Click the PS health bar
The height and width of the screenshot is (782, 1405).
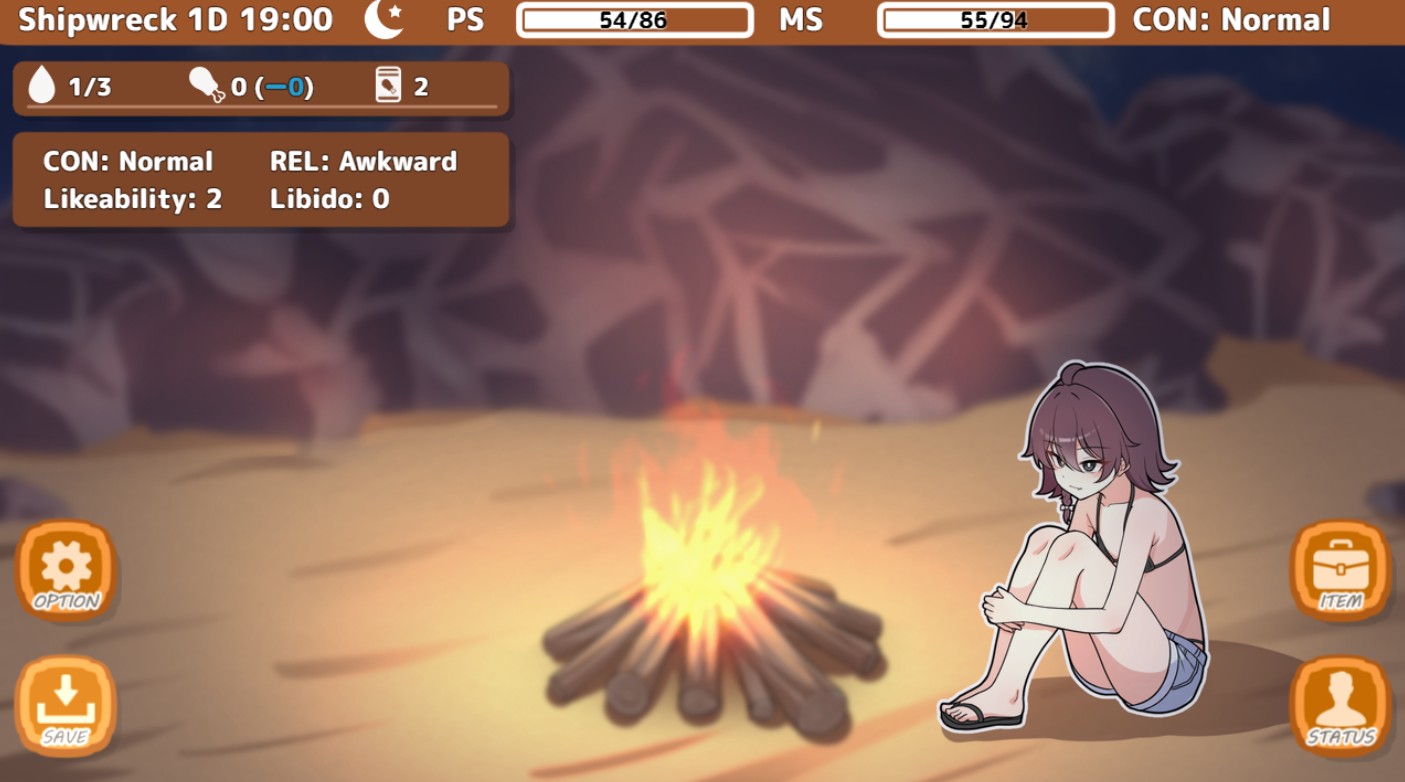click(633, 20)
